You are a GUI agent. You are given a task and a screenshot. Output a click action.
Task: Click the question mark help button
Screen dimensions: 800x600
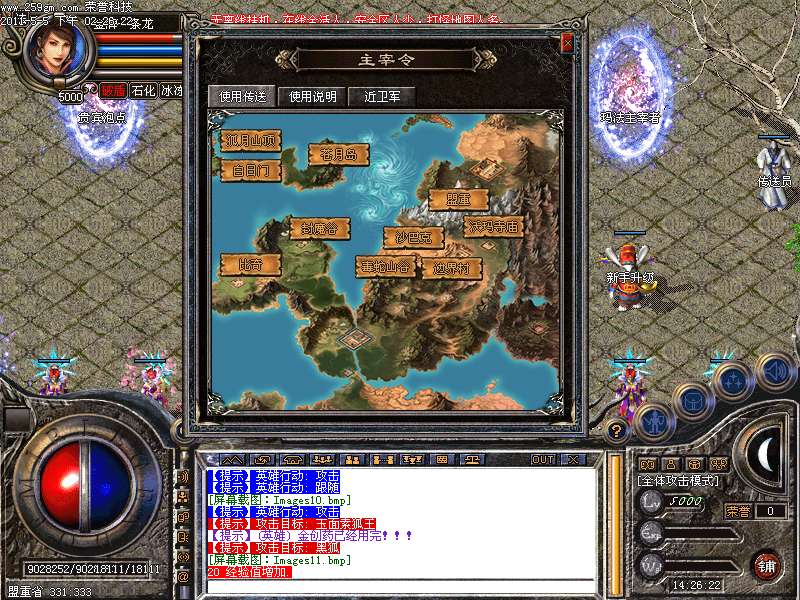tap(617, 430)
